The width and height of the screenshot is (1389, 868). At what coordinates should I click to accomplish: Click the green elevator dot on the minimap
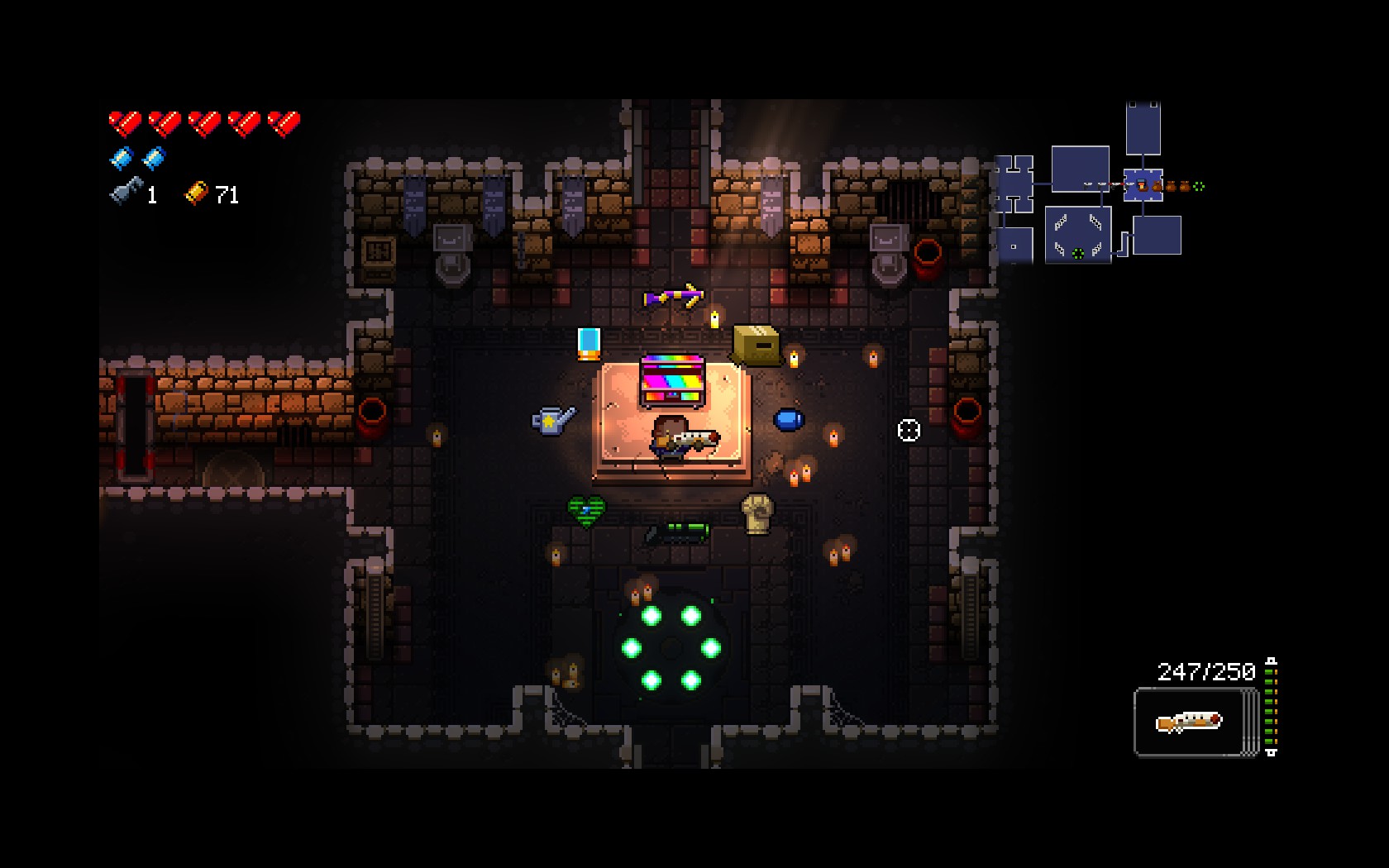(1077, 255)
